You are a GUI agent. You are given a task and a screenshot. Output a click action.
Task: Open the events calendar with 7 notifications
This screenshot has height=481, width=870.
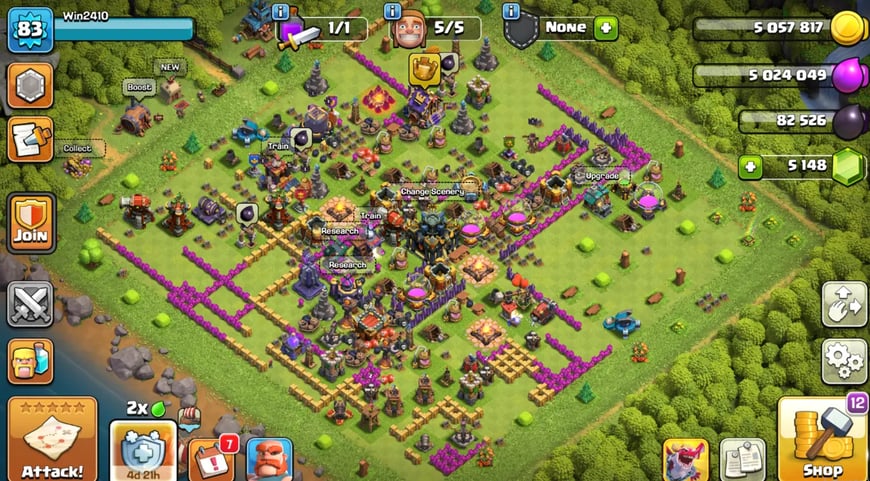click(210, 458)
